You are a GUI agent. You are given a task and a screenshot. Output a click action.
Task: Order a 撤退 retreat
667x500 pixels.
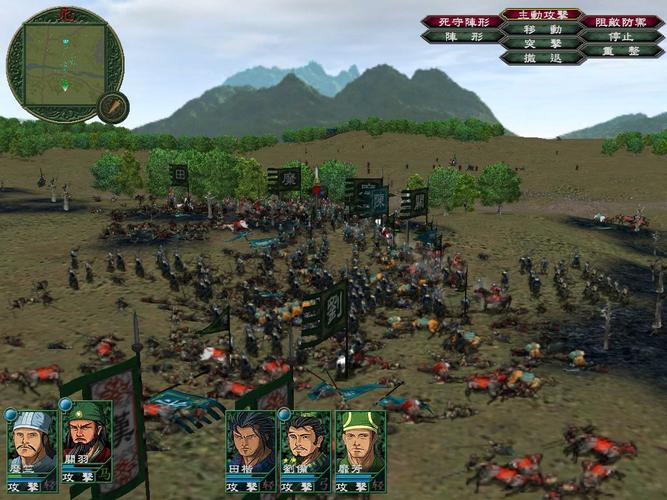[541, 58]
